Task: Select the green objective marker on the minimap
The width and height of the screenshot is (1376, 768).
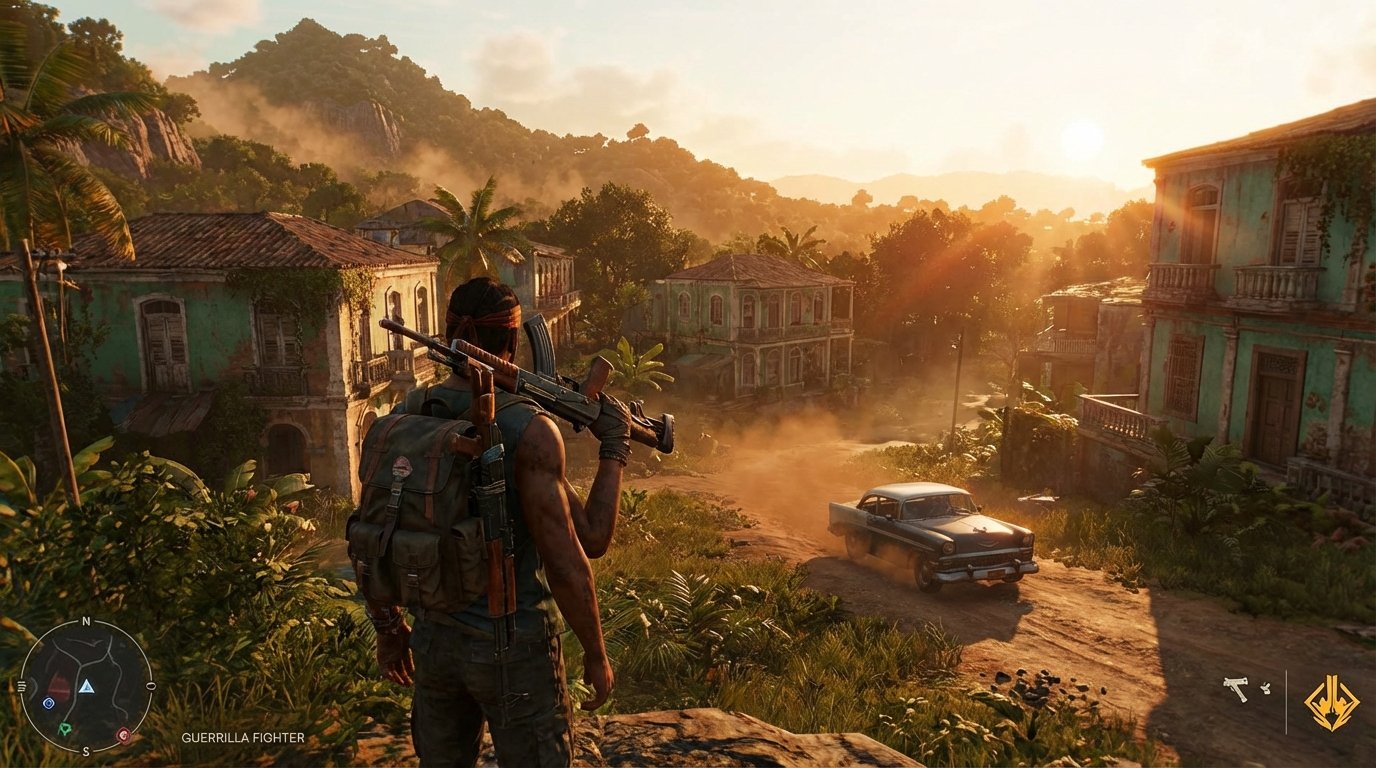Action: point(66,728)
